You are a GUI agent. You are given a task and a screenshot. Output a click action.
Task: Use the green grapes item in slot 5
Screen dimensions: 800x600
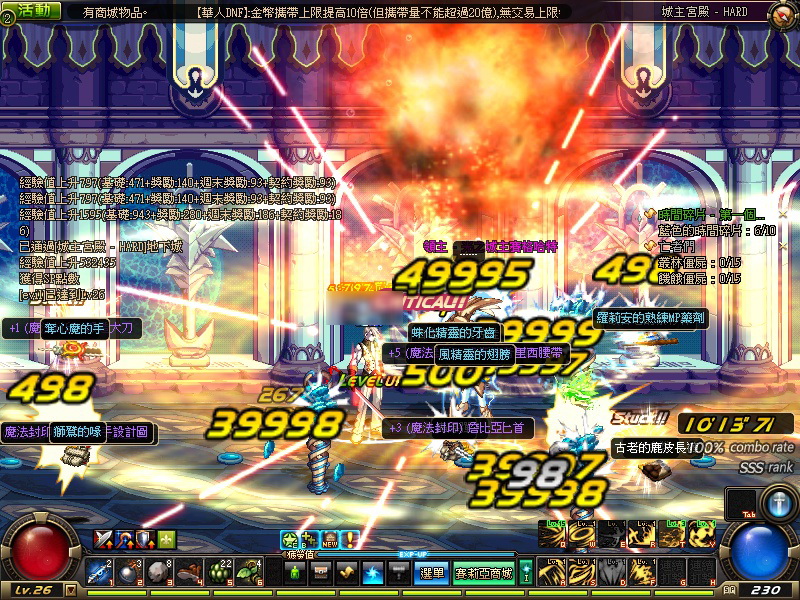coord(220,572)
